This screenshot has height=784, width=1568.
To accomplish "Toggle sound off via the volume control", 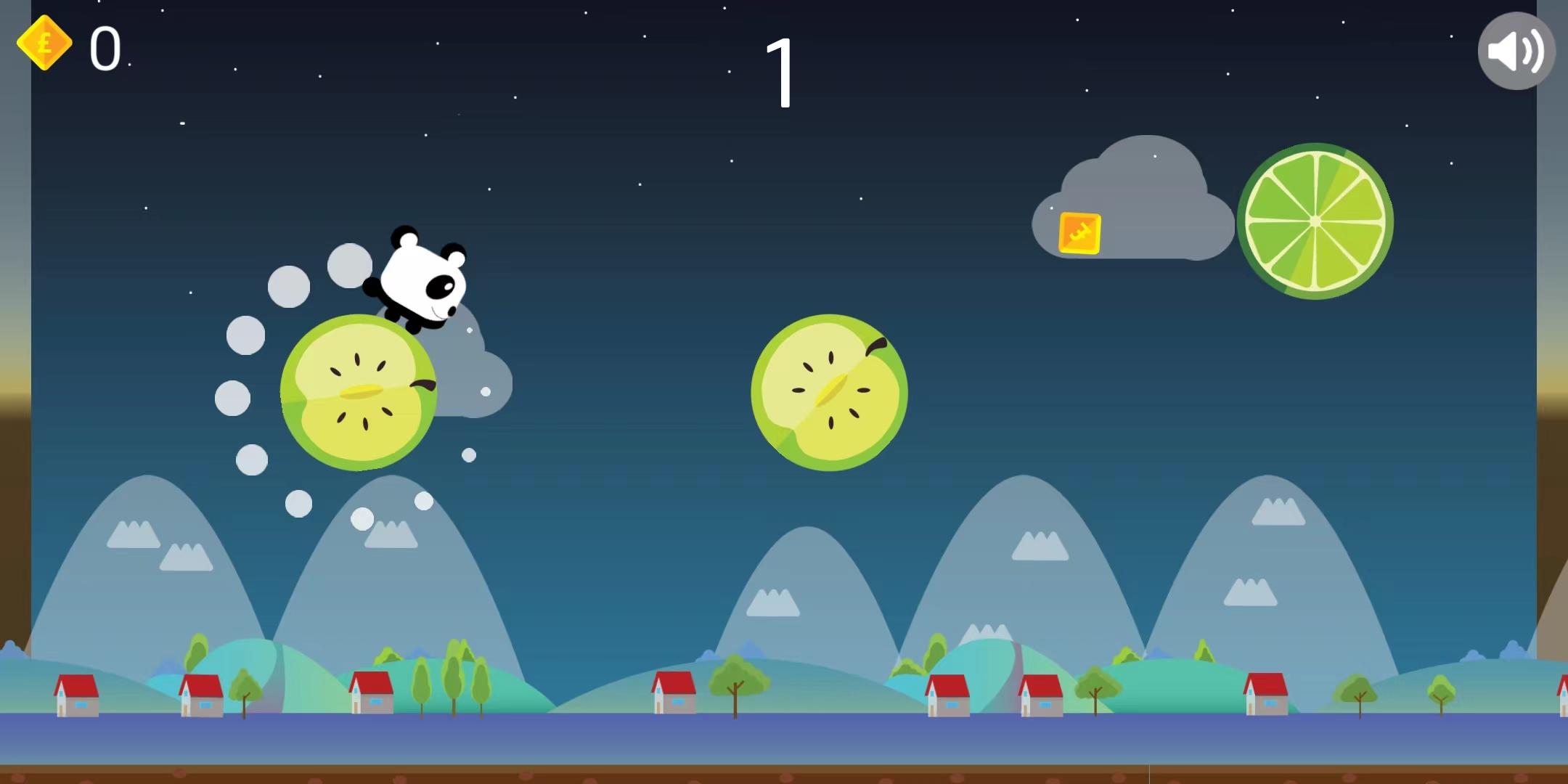I will 1516,51.
